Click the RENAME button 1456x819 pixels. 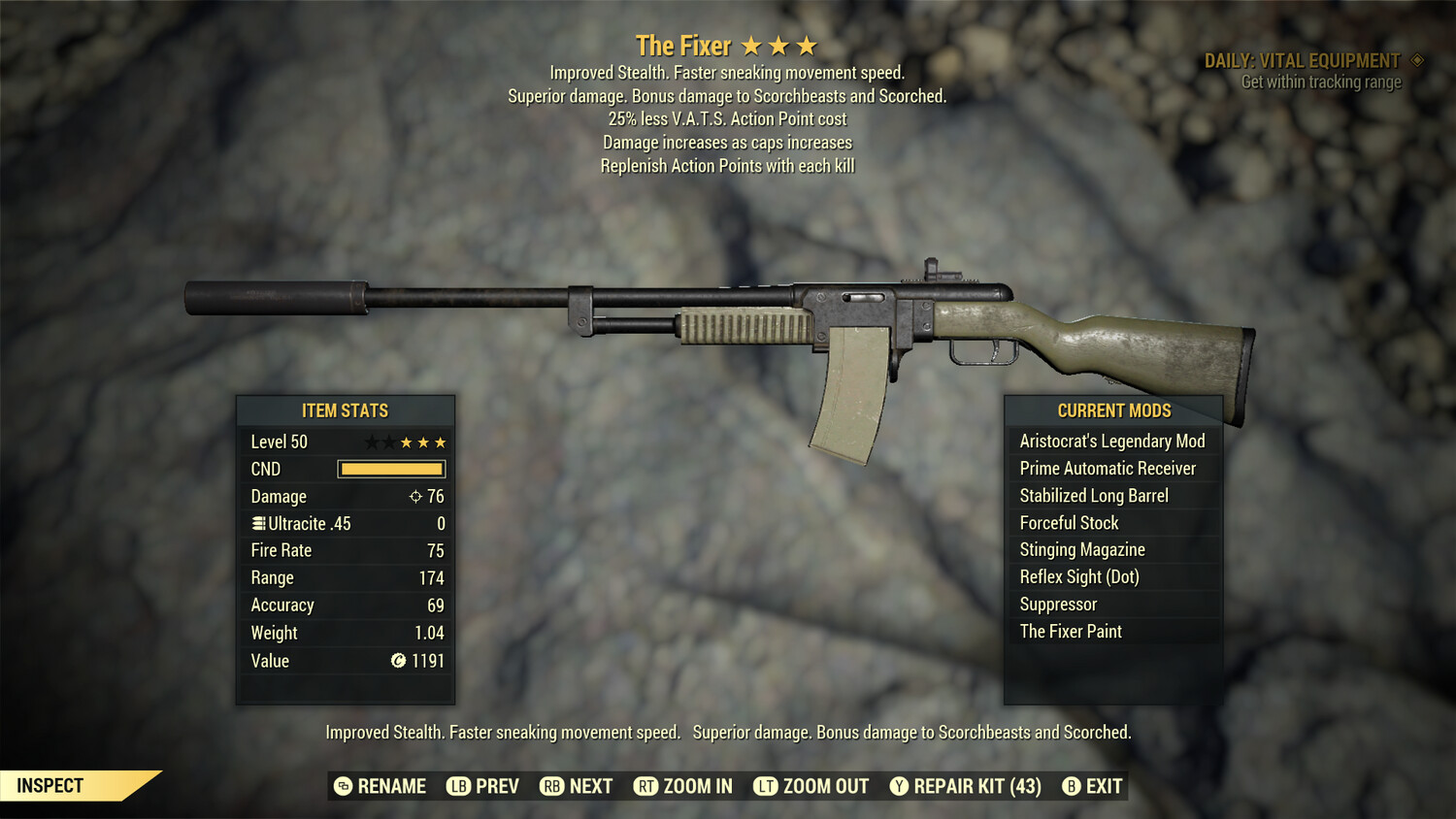pos(393,786)
